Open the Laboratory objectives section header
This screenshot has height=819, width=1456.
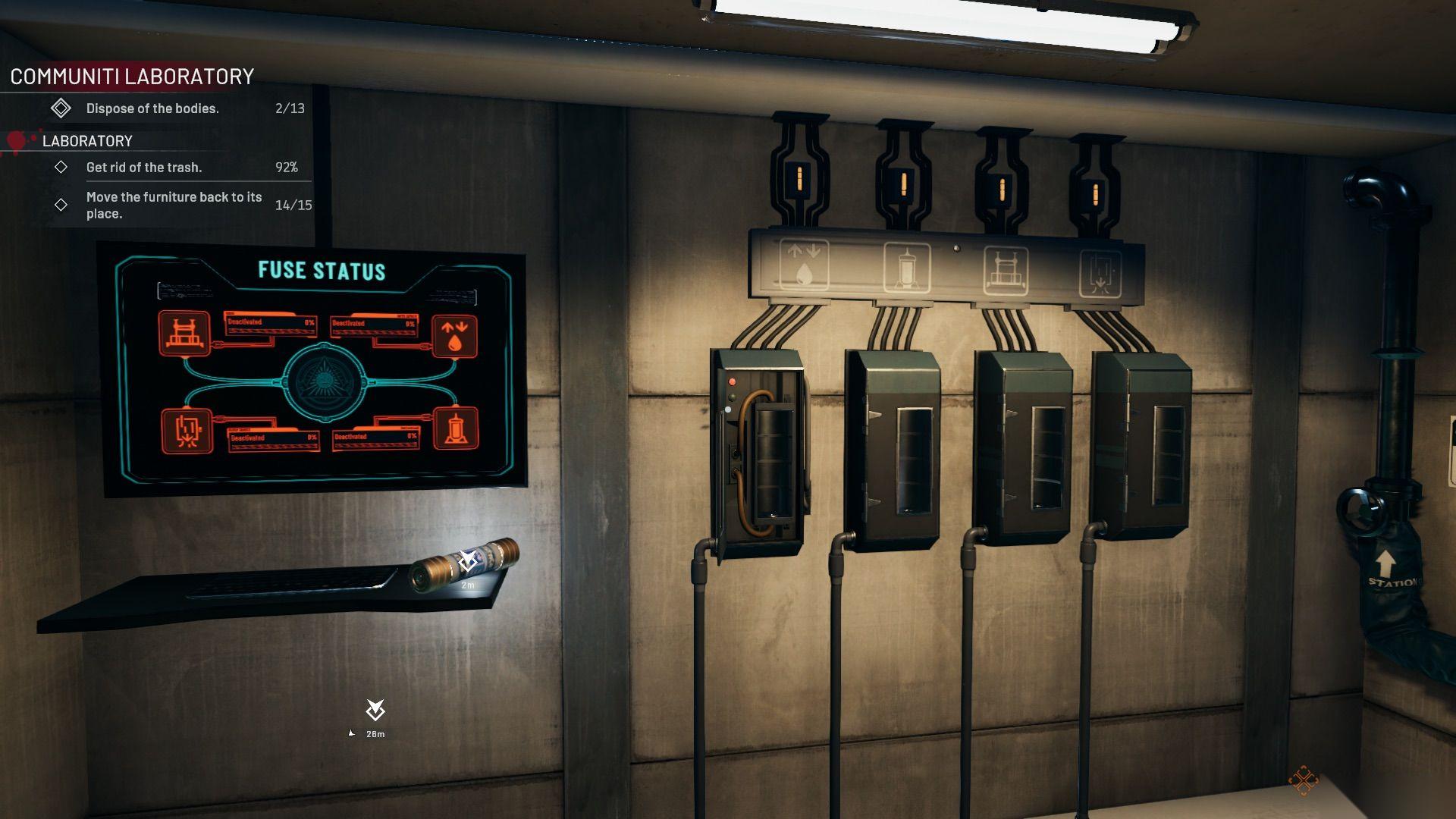tap(87, 141)
